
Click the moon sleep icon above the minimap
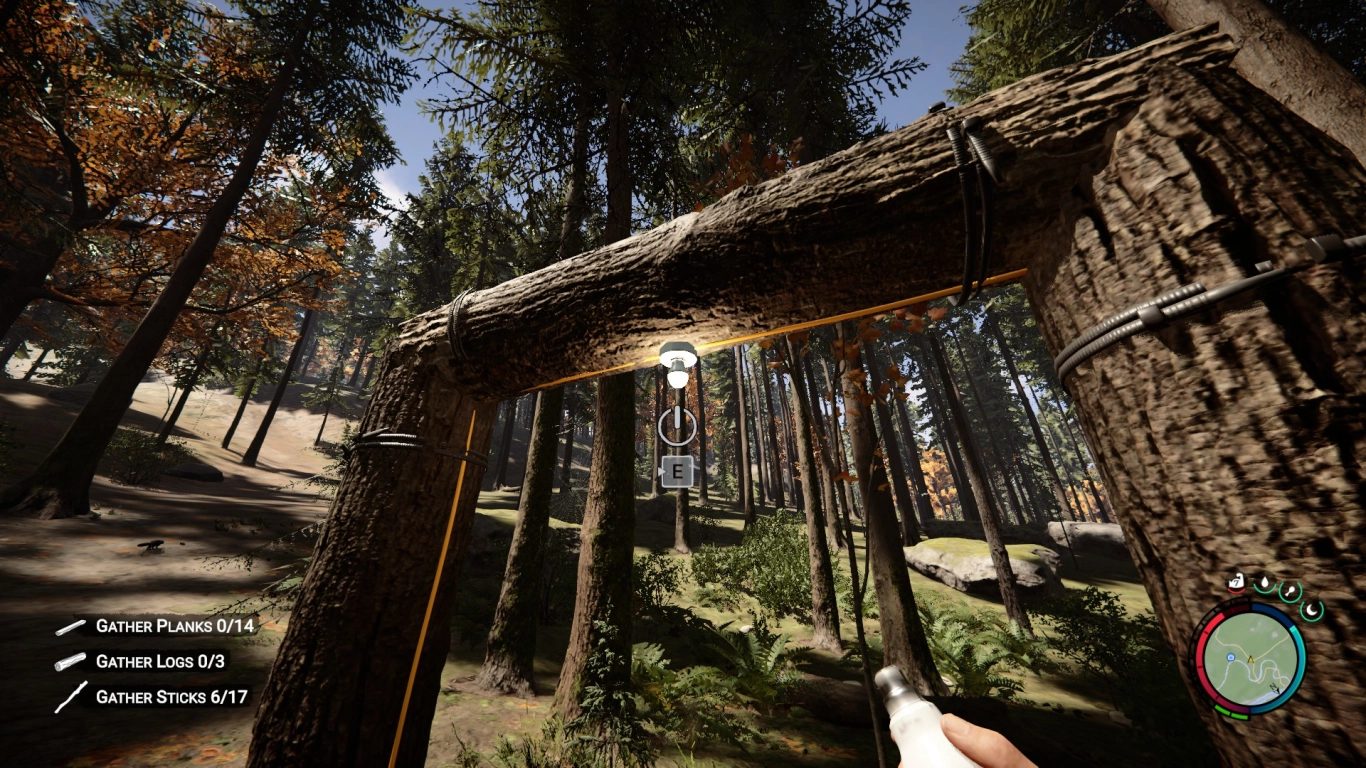click(1311, 610)
